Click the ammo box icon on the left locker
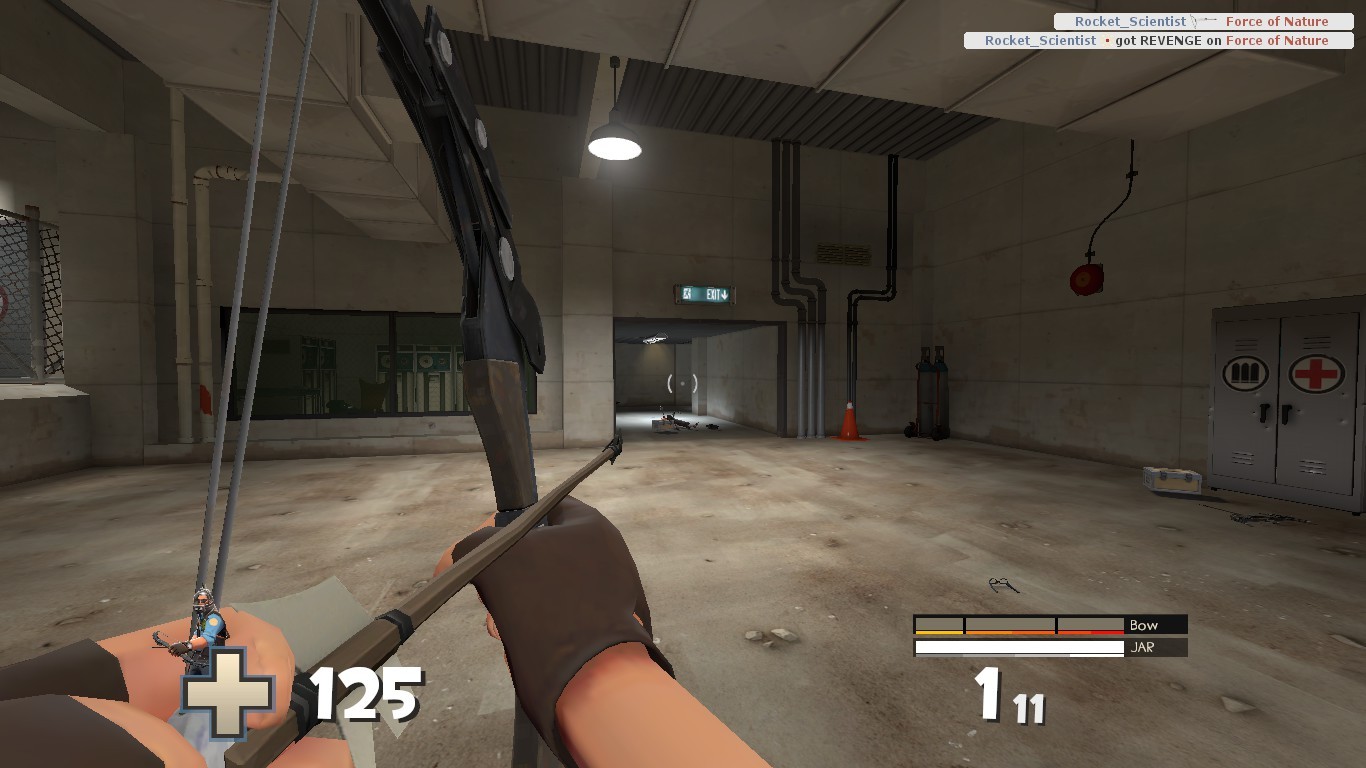This screenshot has width=1366, height=768. pos(1243,373)
